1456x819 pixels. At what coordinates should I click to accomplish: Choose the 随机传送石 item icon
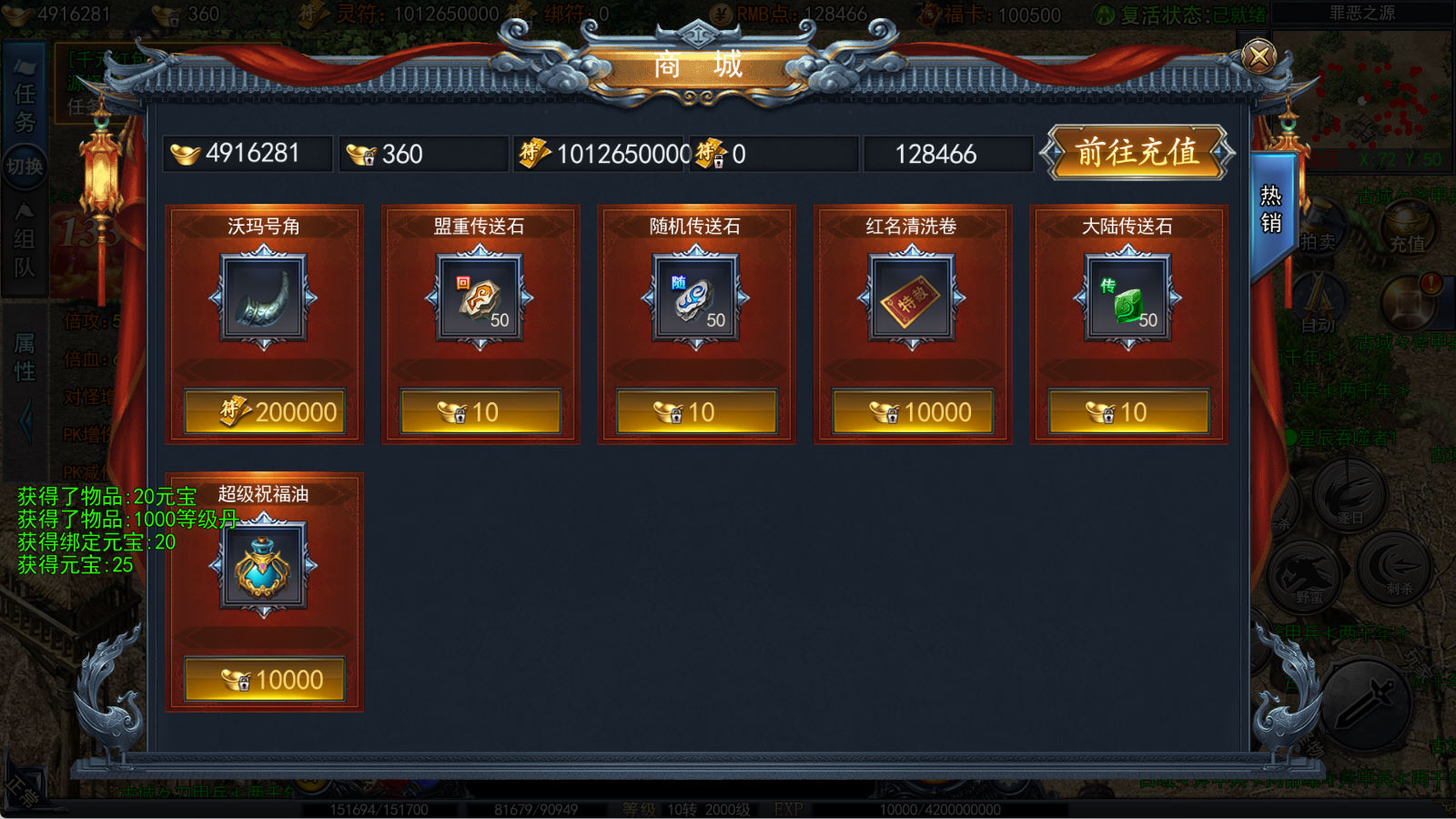[x=696, y=298]
